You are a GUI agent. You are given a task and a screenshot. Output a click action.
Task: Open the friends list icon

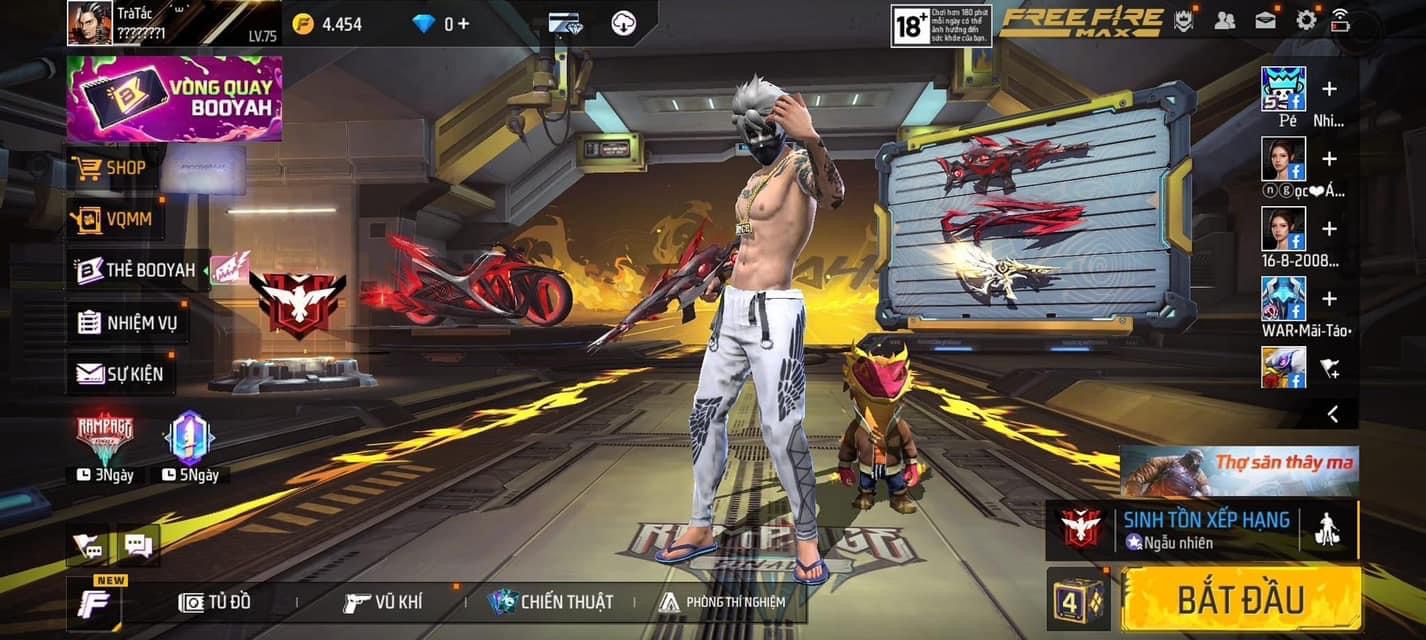pyautogui.click(x=1224, y=20)
